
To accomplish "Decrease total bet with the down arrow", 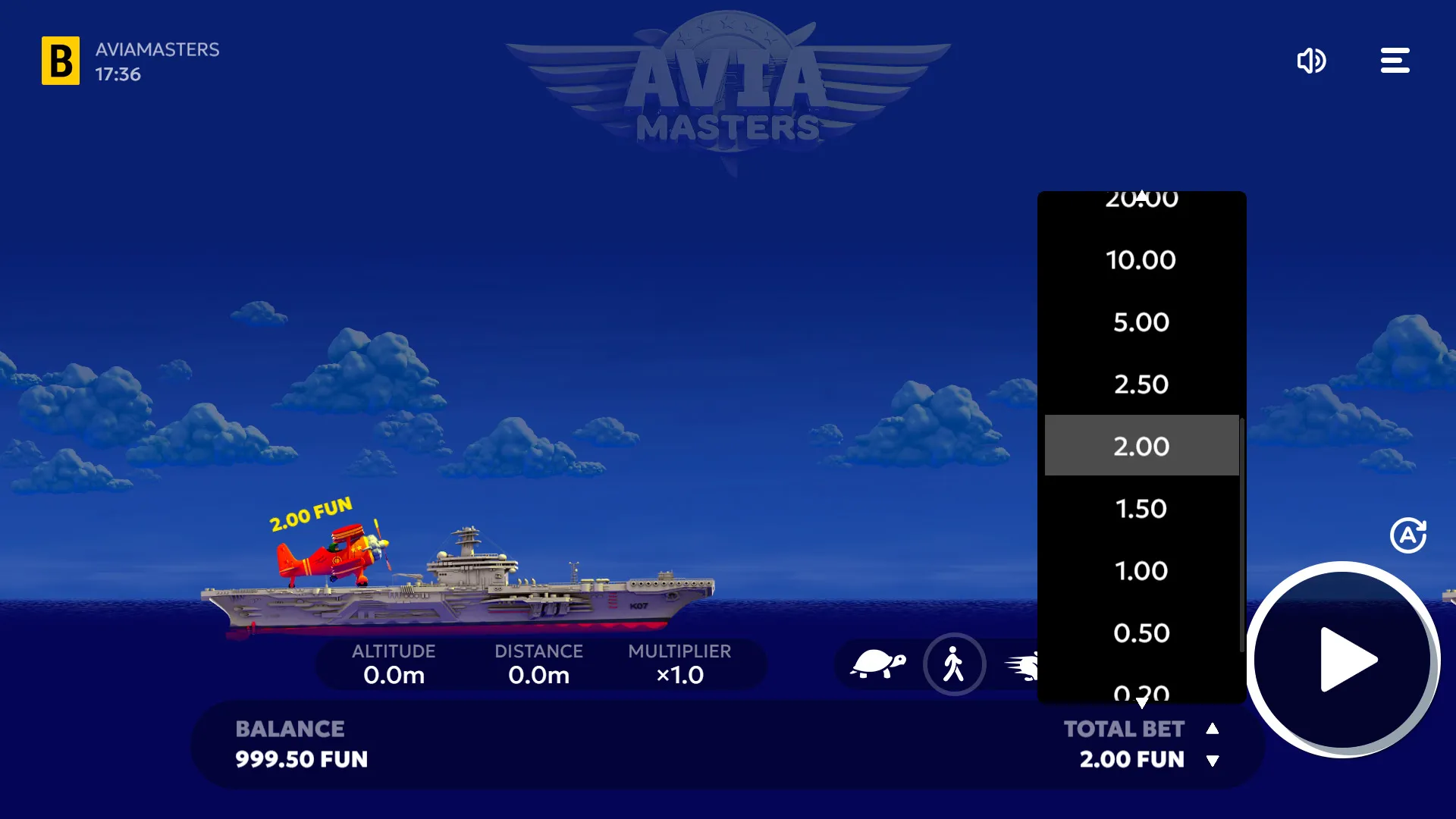I will (1213, 761).
